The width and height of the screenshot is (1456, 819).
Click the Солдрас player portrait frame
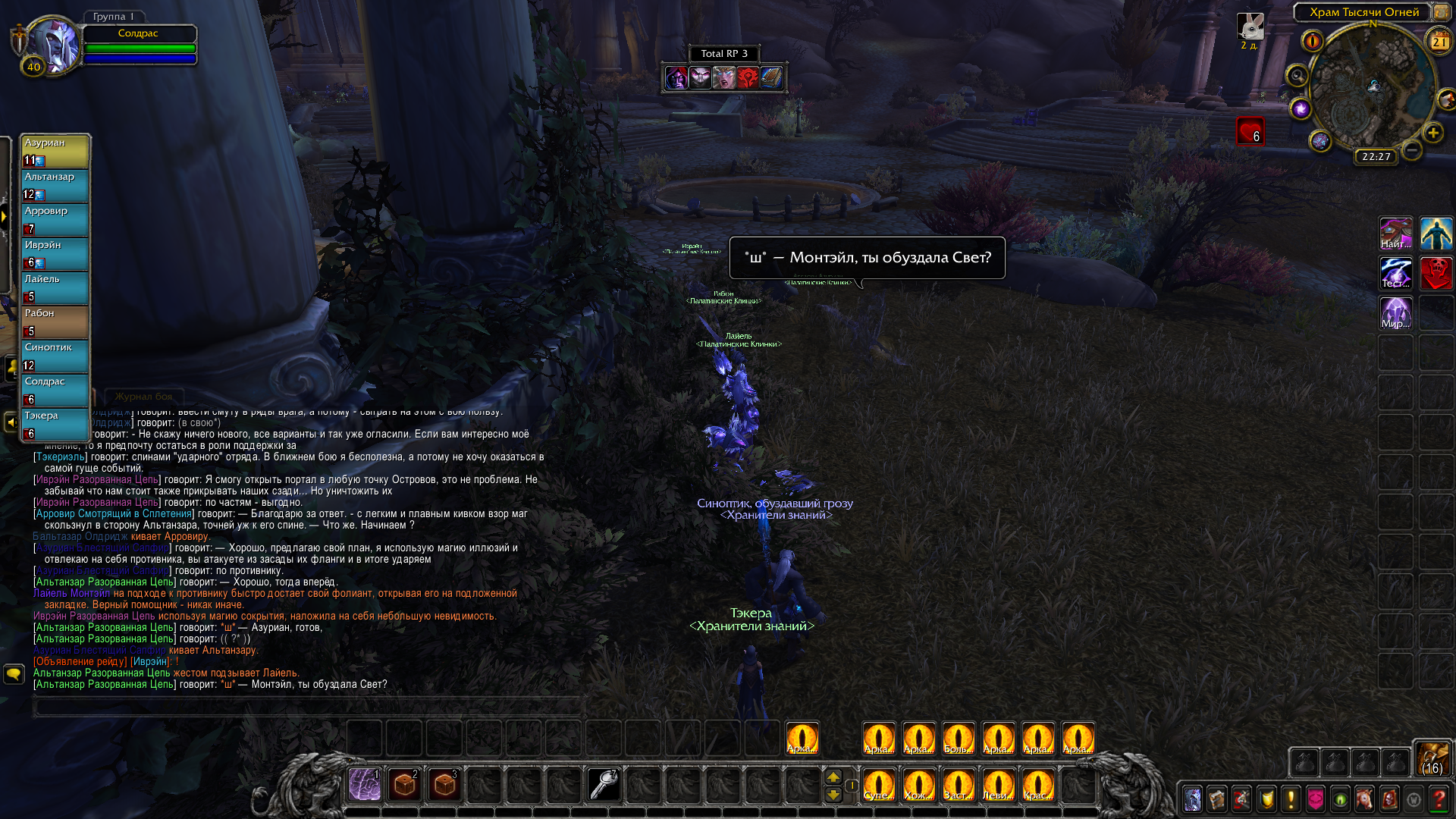(x=53, y=45)
